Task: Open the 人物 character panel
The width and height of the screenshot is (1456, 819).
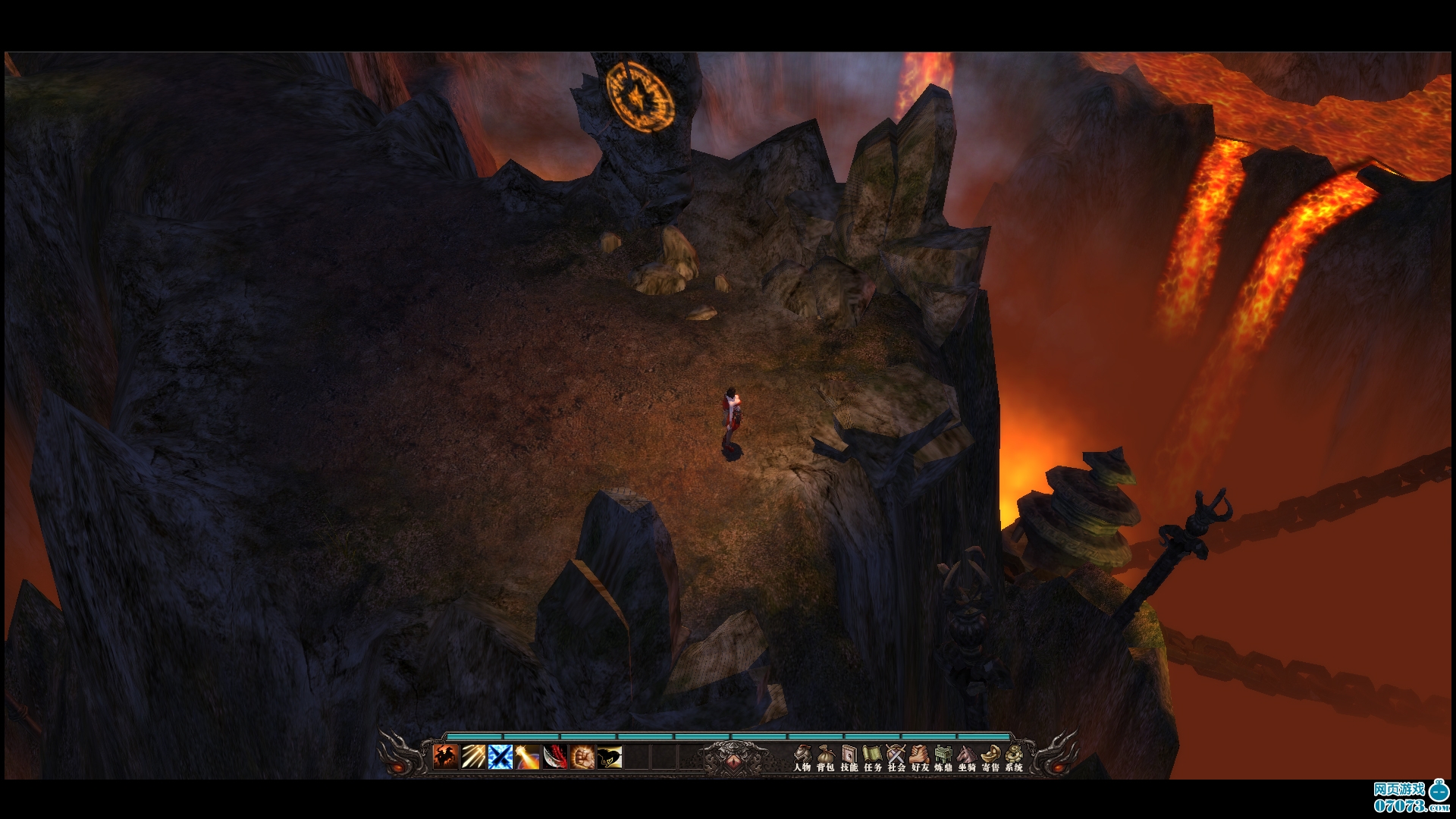Action: coord(802,758)
